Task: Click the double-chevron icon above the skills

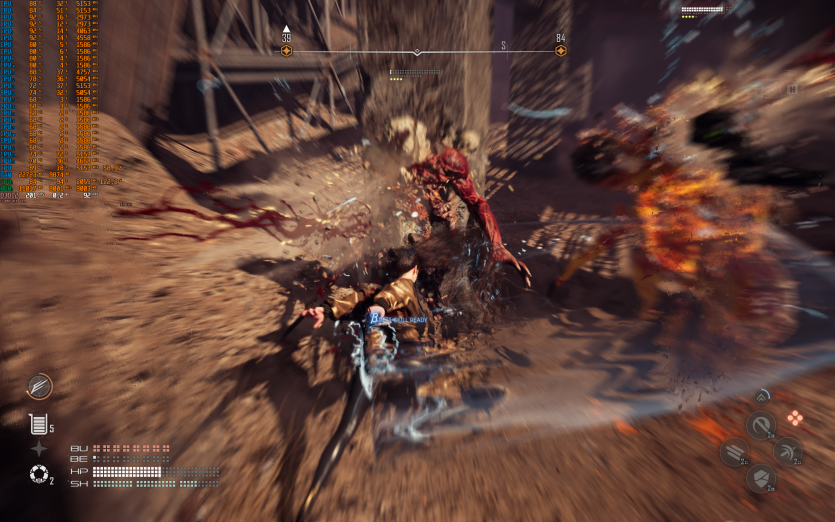Action: pos(761,396)
